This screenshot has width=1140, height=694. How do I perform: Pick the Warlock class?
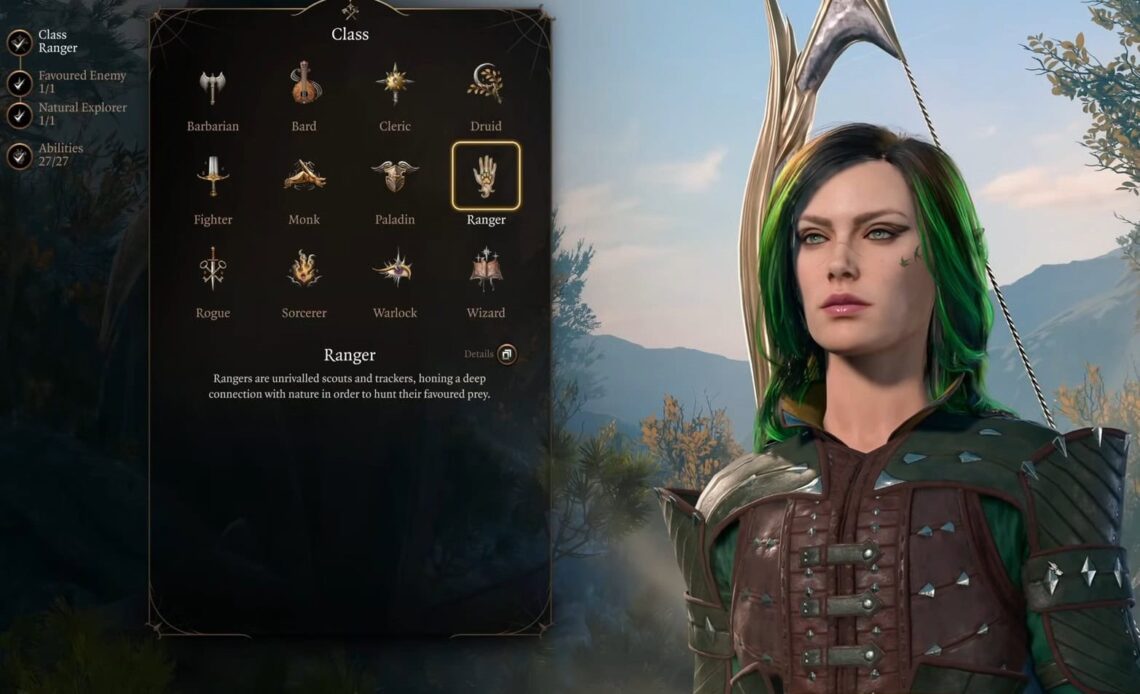click(x=395, y=270)
